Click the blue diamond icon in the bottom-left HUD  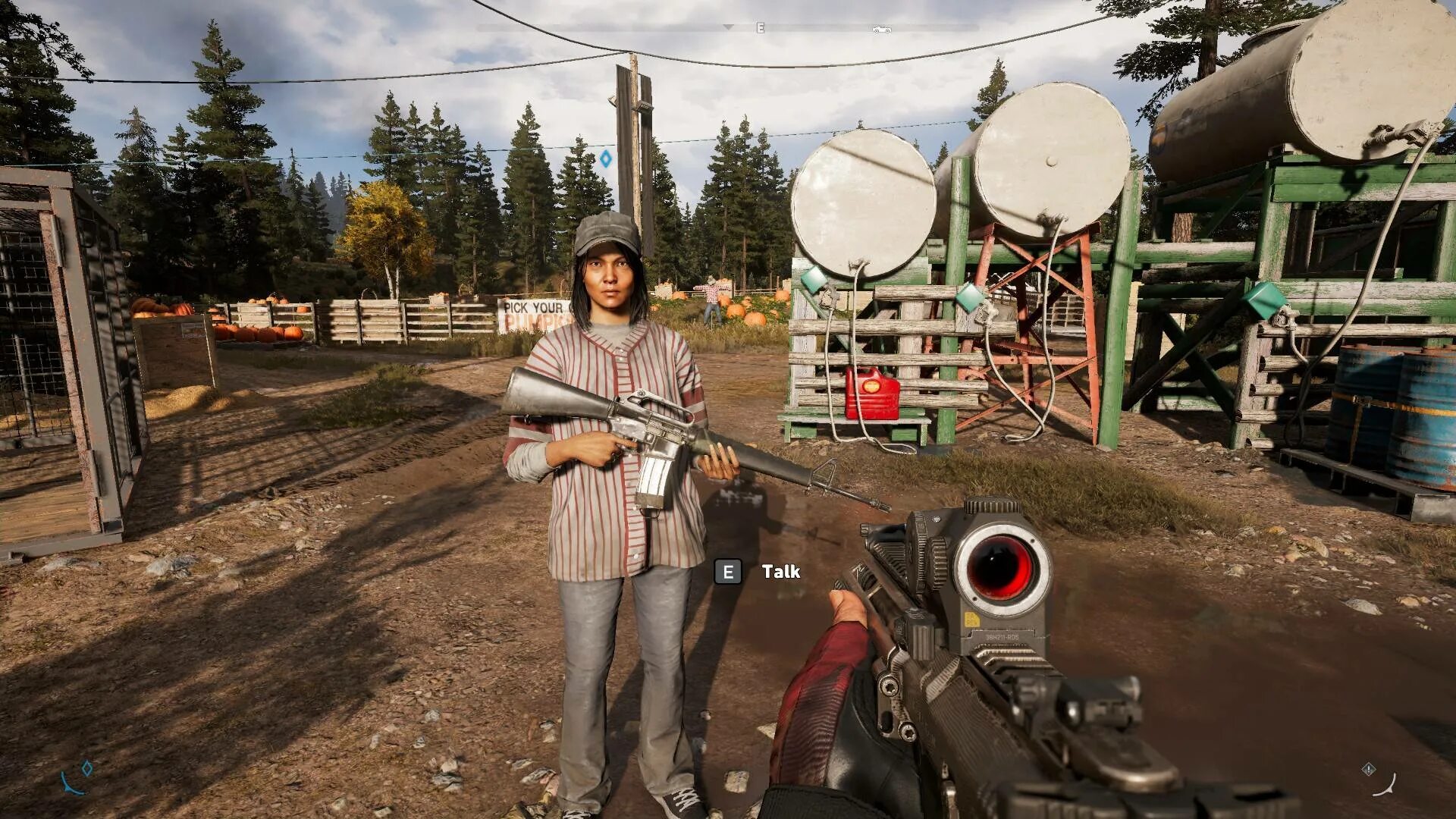pos(87,768)
